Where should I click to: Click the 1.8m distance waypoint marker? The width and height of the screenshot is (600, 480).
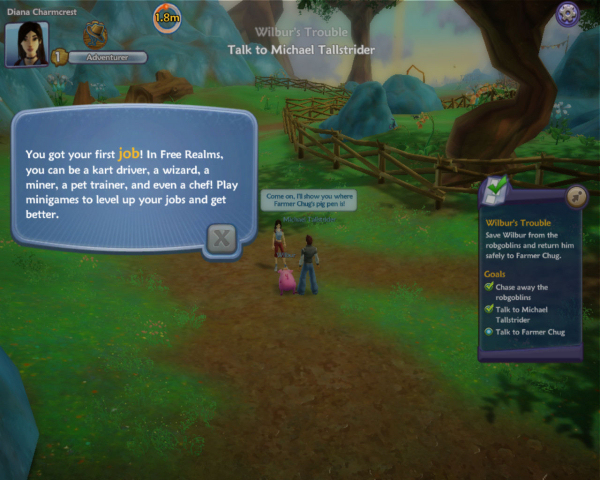(167, 17)
